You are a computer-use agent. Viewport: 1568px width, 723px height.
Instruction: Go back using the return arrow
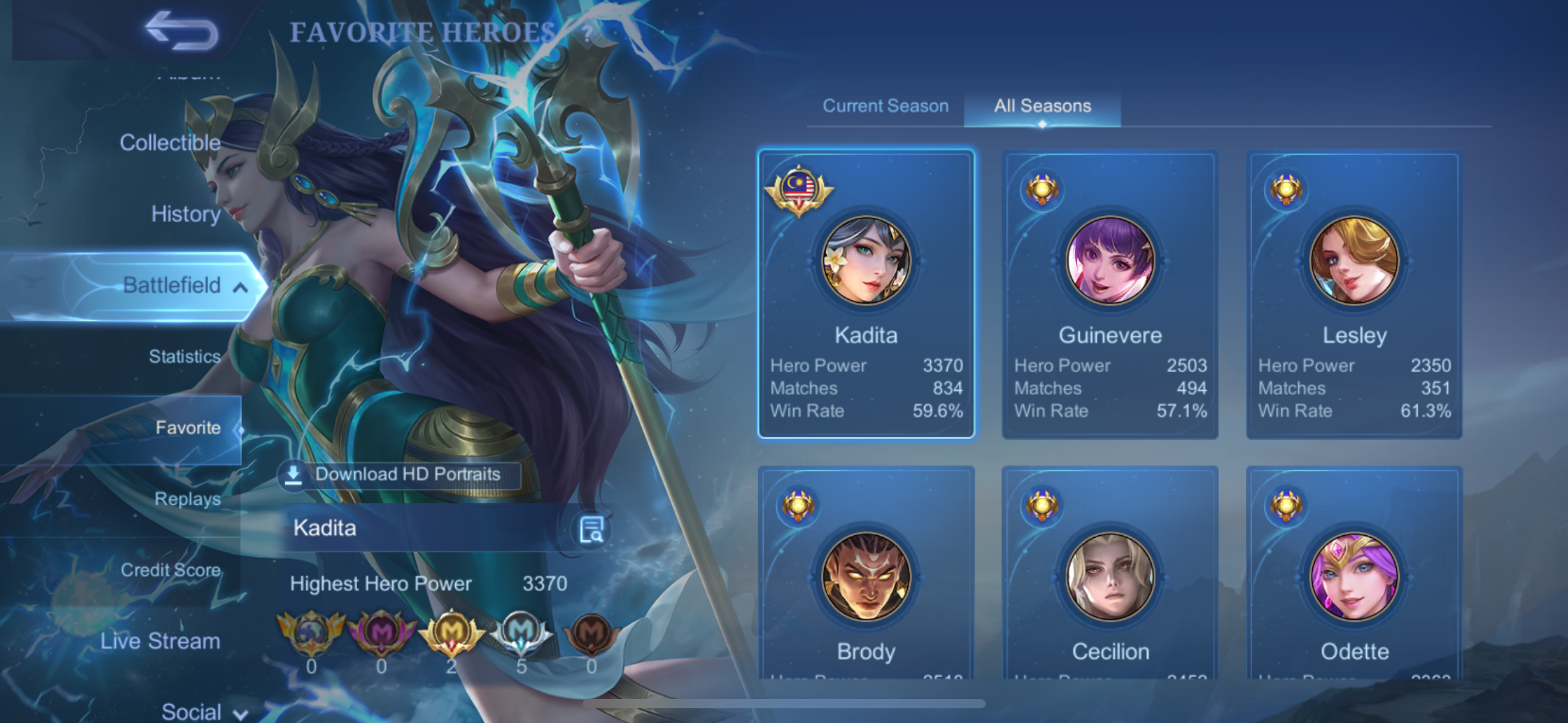tap(181, 31)
